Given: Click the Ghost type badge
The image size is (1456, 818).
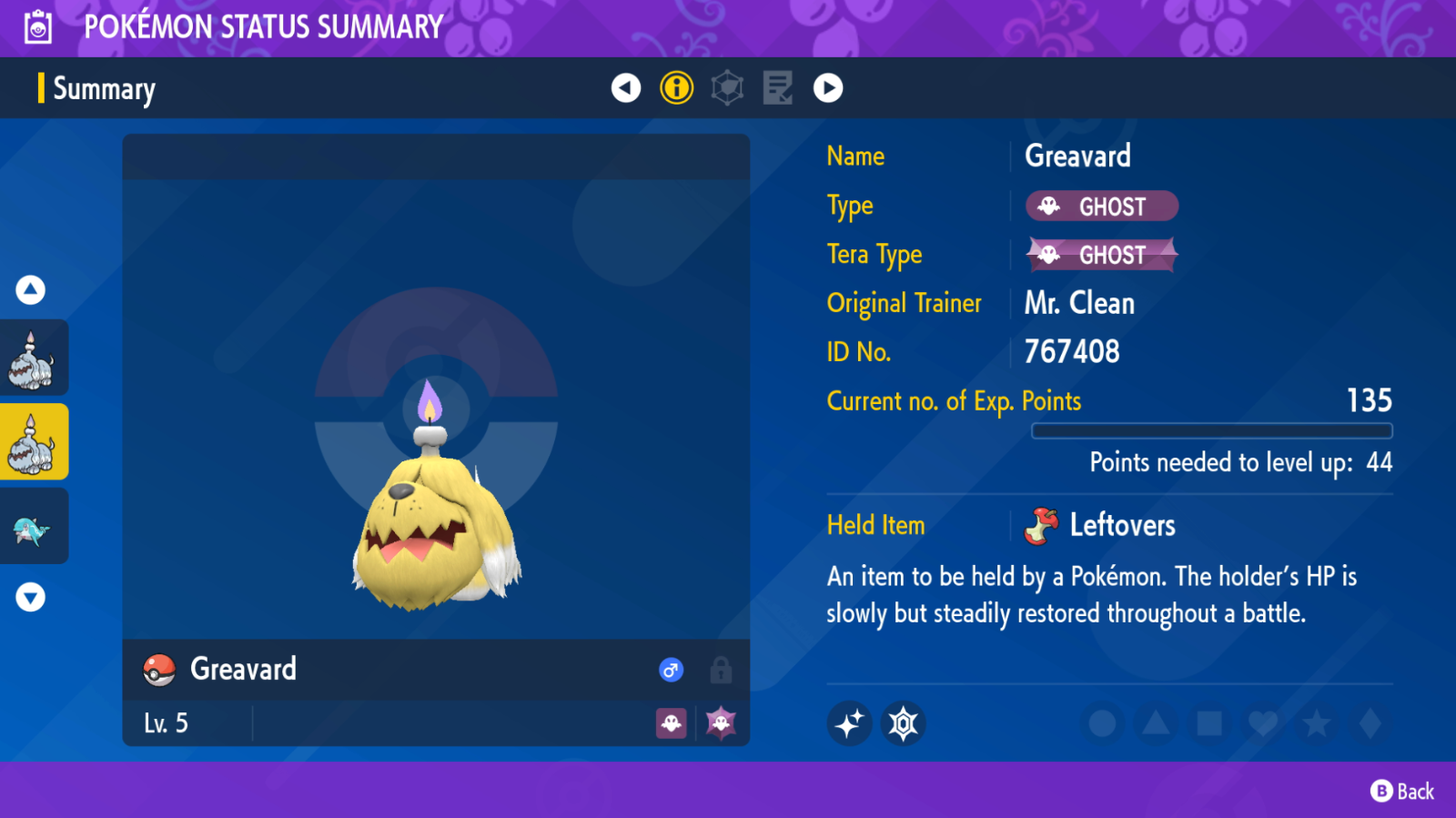Looking at the screenshot, I should [1100, 206].
